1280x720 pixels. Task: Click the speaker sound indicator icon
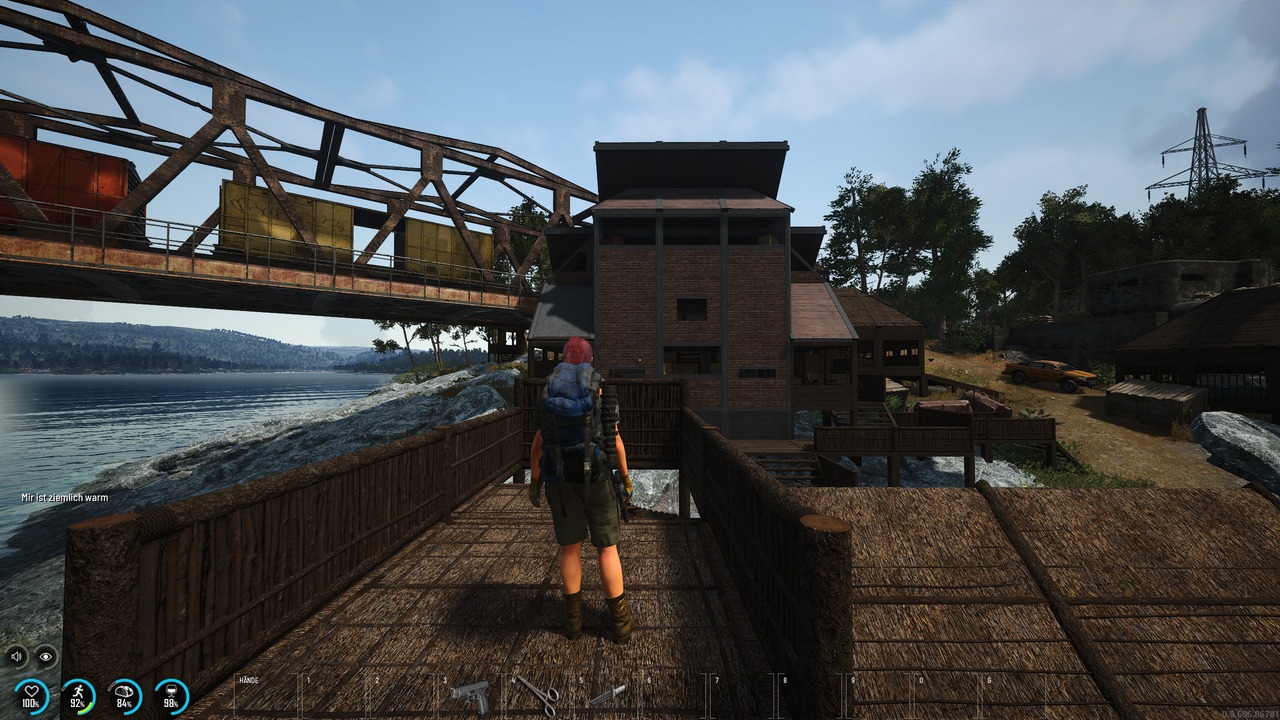pos(17,656)
